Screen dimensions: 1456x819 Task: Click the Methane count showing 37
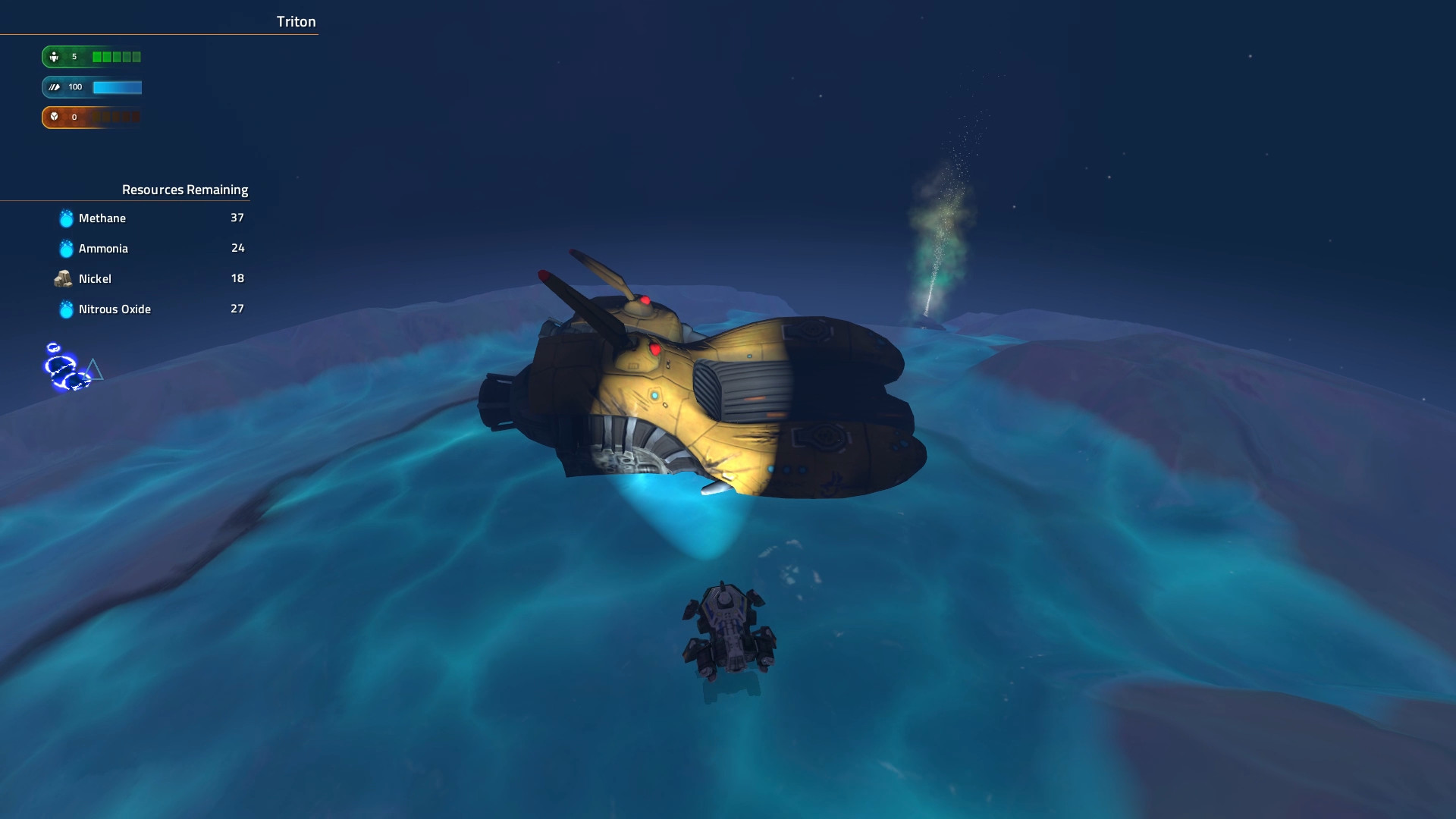(x=237, y=218)
